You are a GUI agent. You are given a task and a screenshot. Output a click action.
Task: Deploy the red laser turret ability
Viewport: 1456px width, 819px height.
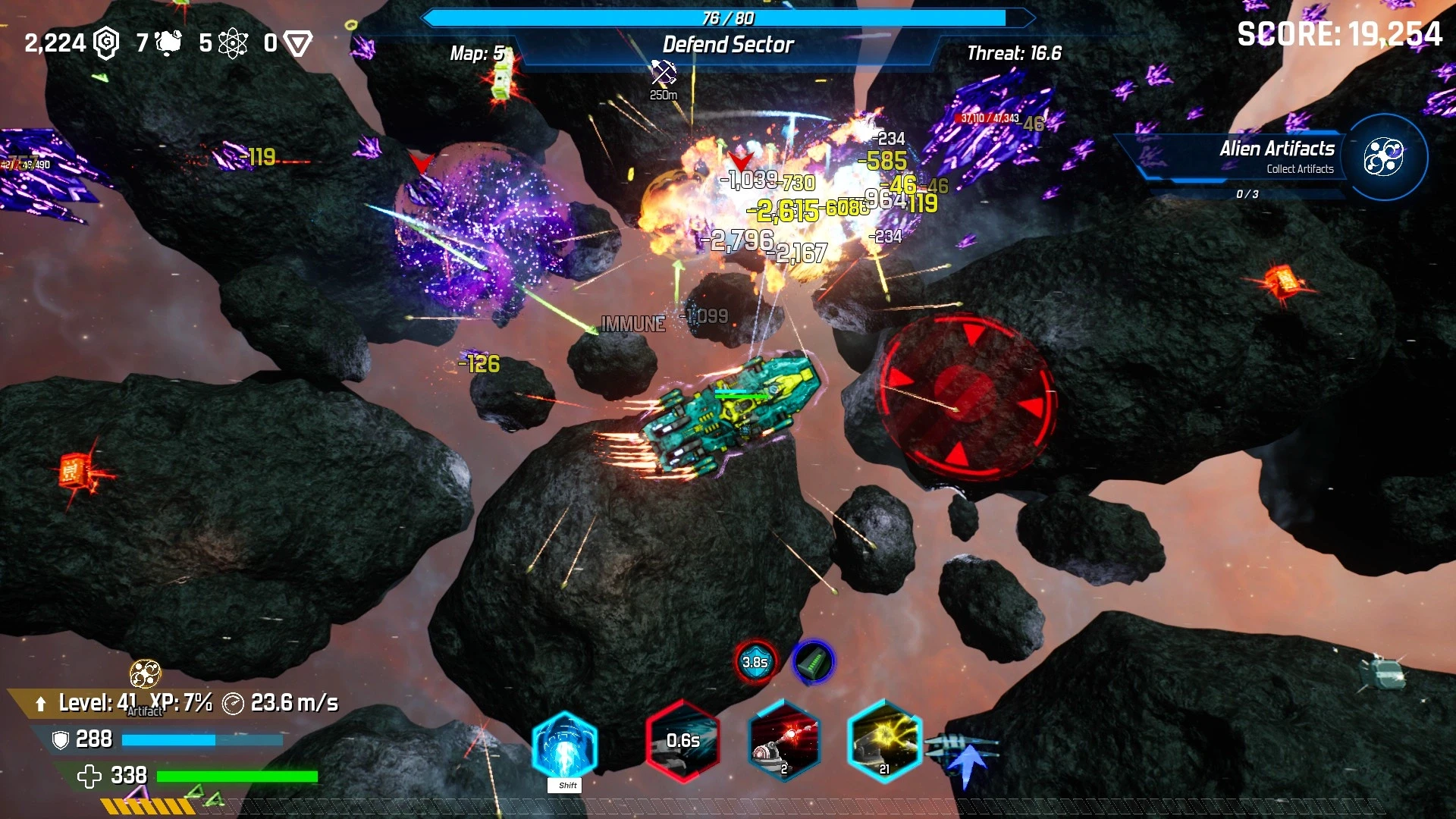coord(783,741)
